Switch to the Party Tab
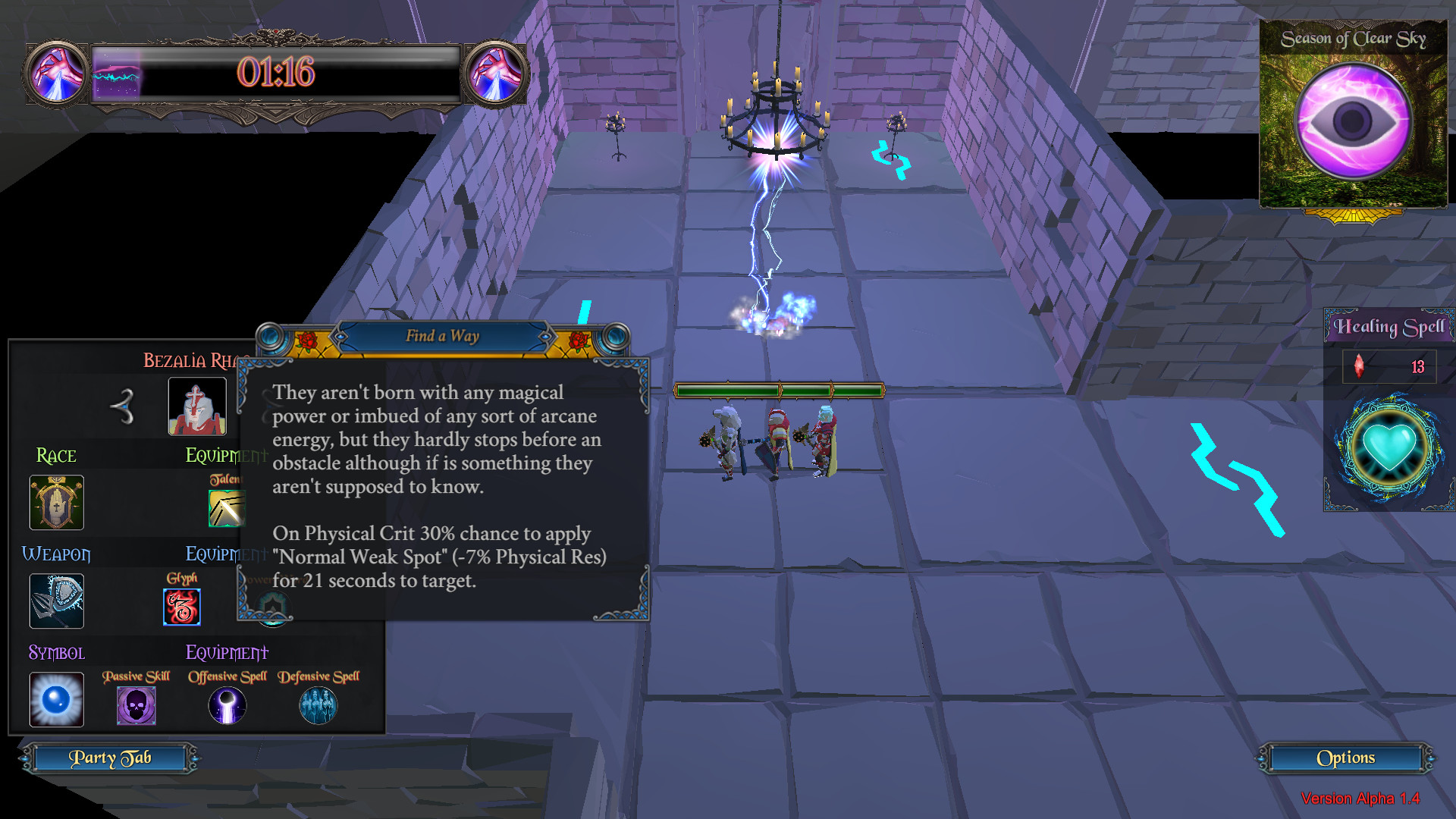 pyautogui.click(x=111, y=758)
